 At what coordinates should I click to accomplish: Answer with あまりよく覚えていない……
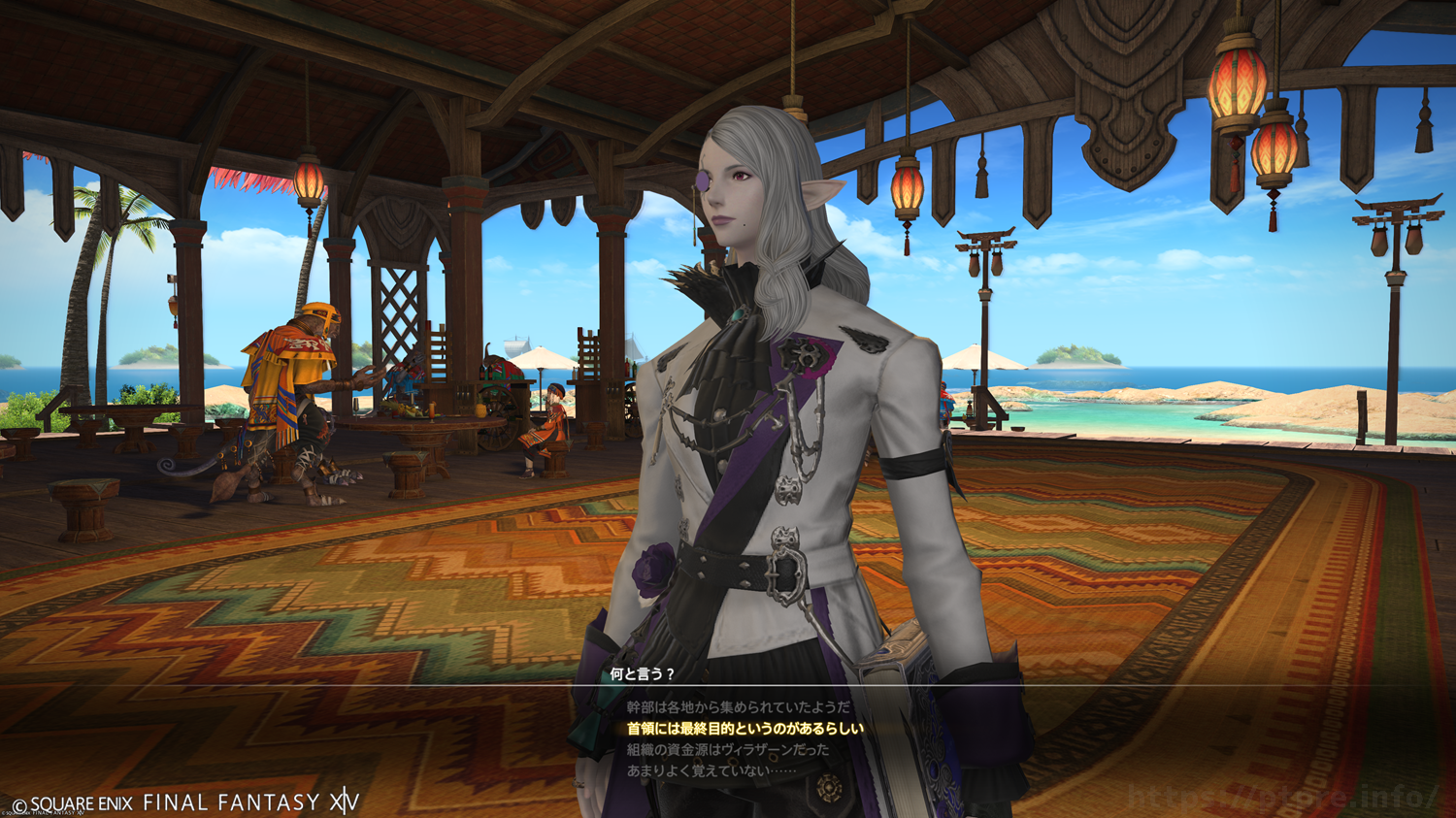pyautogui.click(x=711, y=771)
